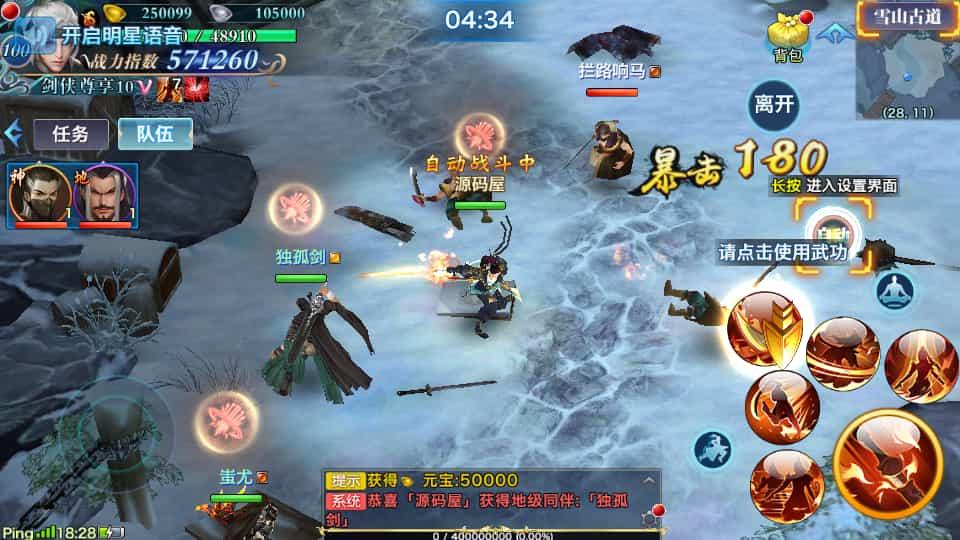Open the system chat message box
Viewport: 960px width, 540px height.
(490, 501)
